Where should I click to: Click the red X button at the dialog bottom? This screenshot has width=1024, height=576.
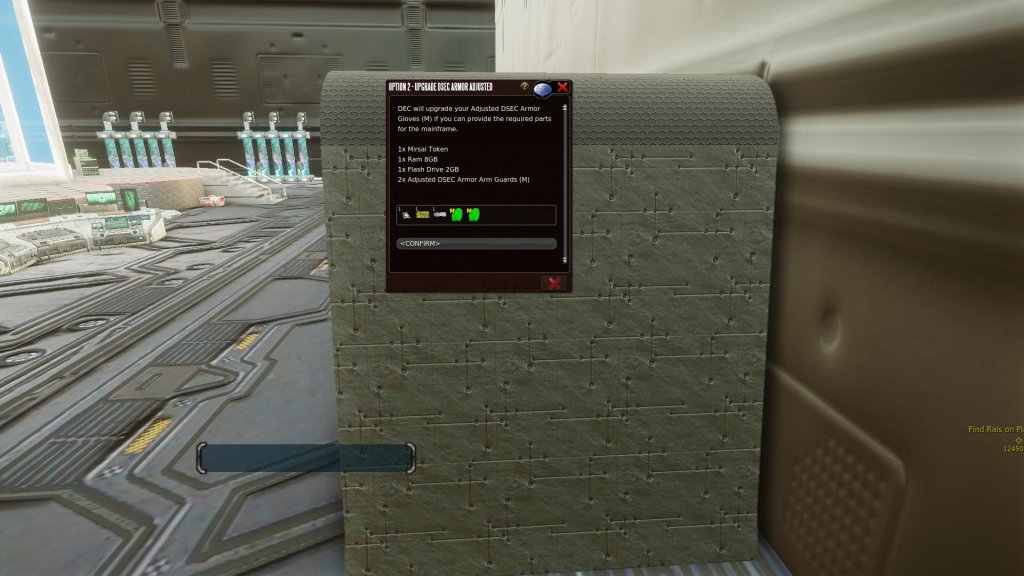pyautogui.click(x=553, y=283)
